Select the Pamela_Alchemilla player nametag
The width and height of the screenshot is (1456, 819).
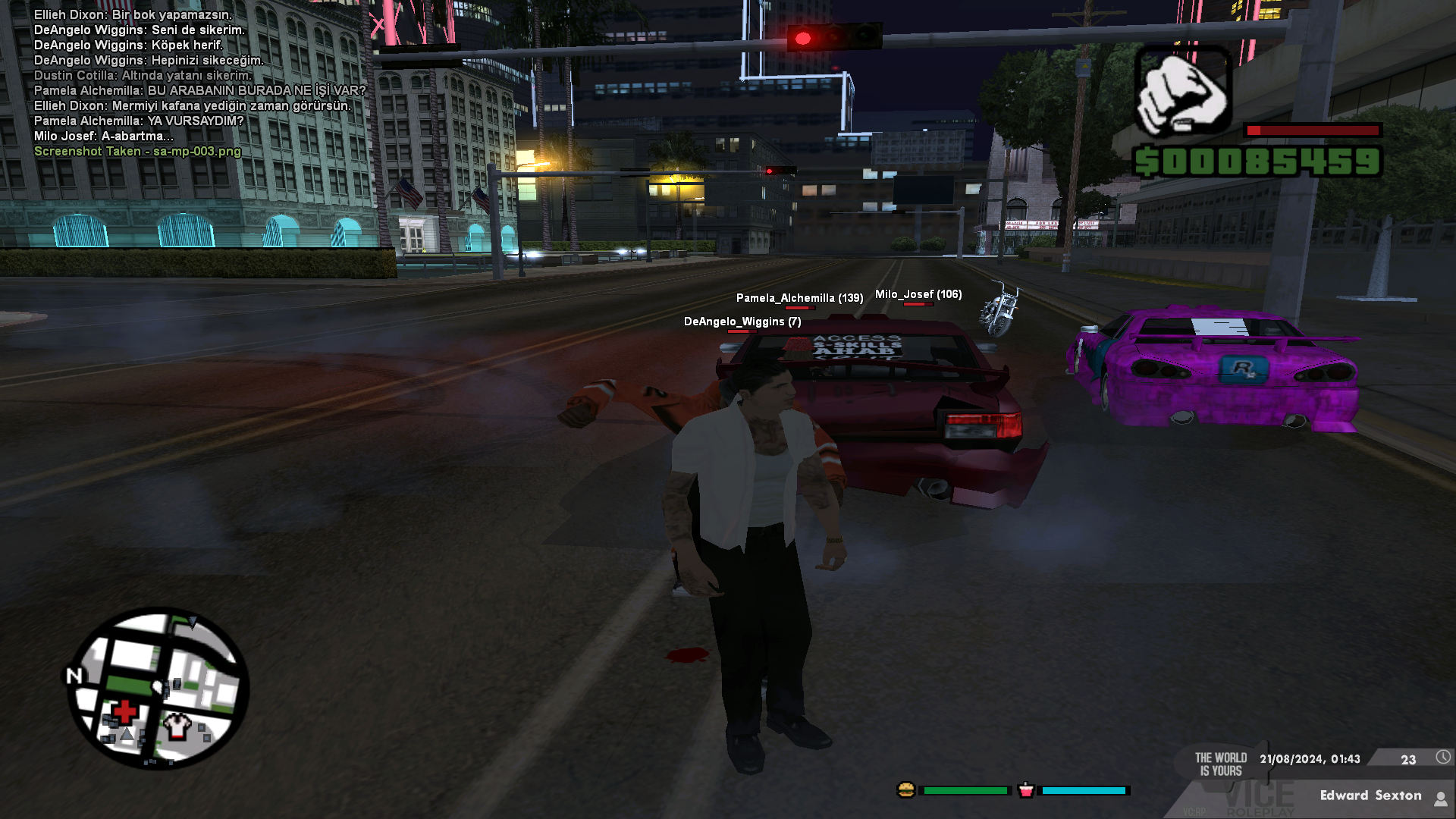coord(799,298)
